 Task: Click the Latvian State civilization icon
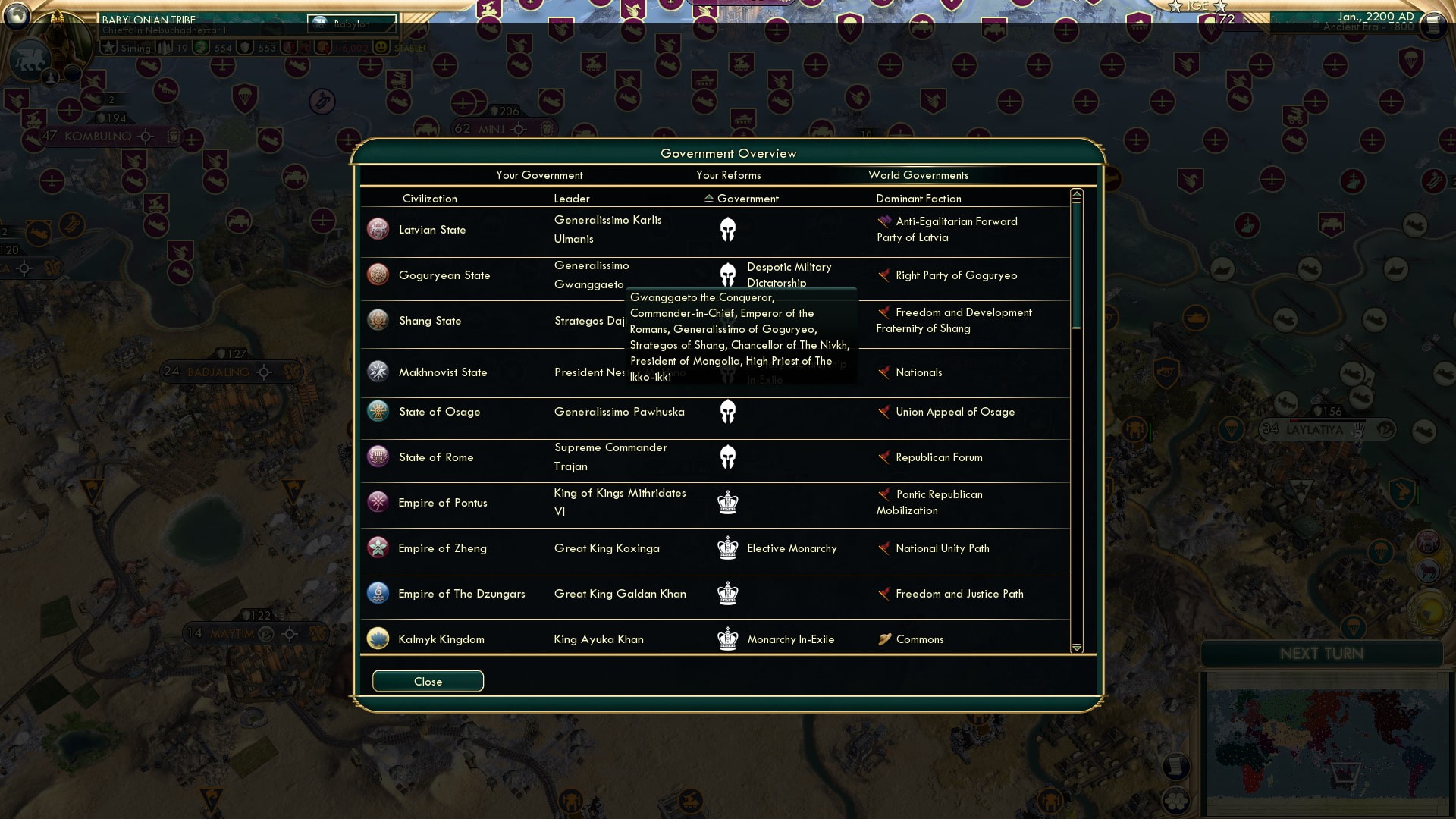click(377, 229)
